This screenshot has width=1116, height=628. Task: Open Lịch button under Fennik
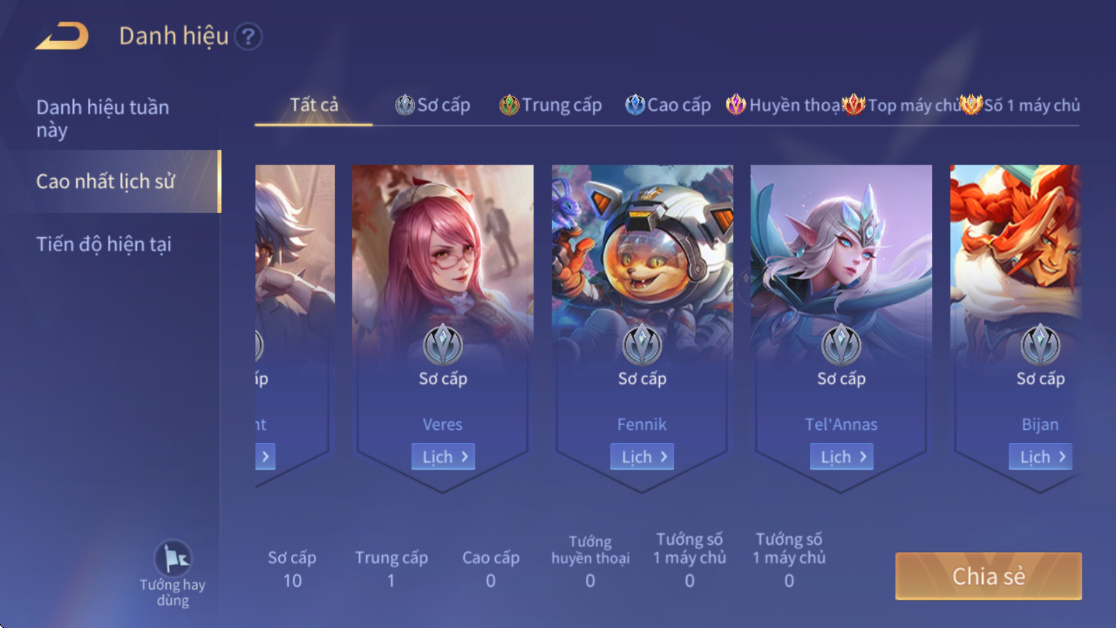(642, 457)
